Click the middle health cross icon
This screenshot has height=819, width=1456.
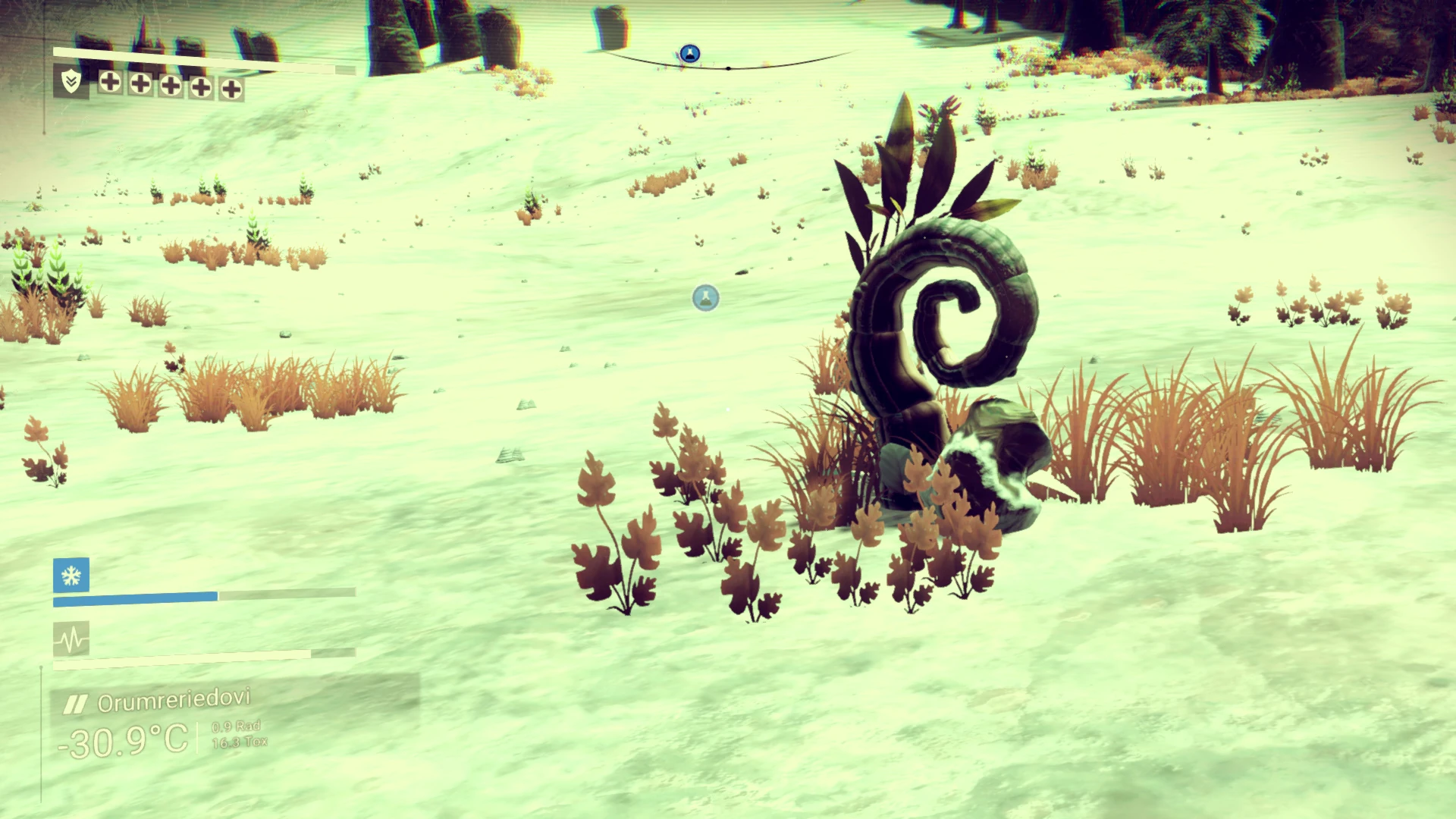pos(170,86)
